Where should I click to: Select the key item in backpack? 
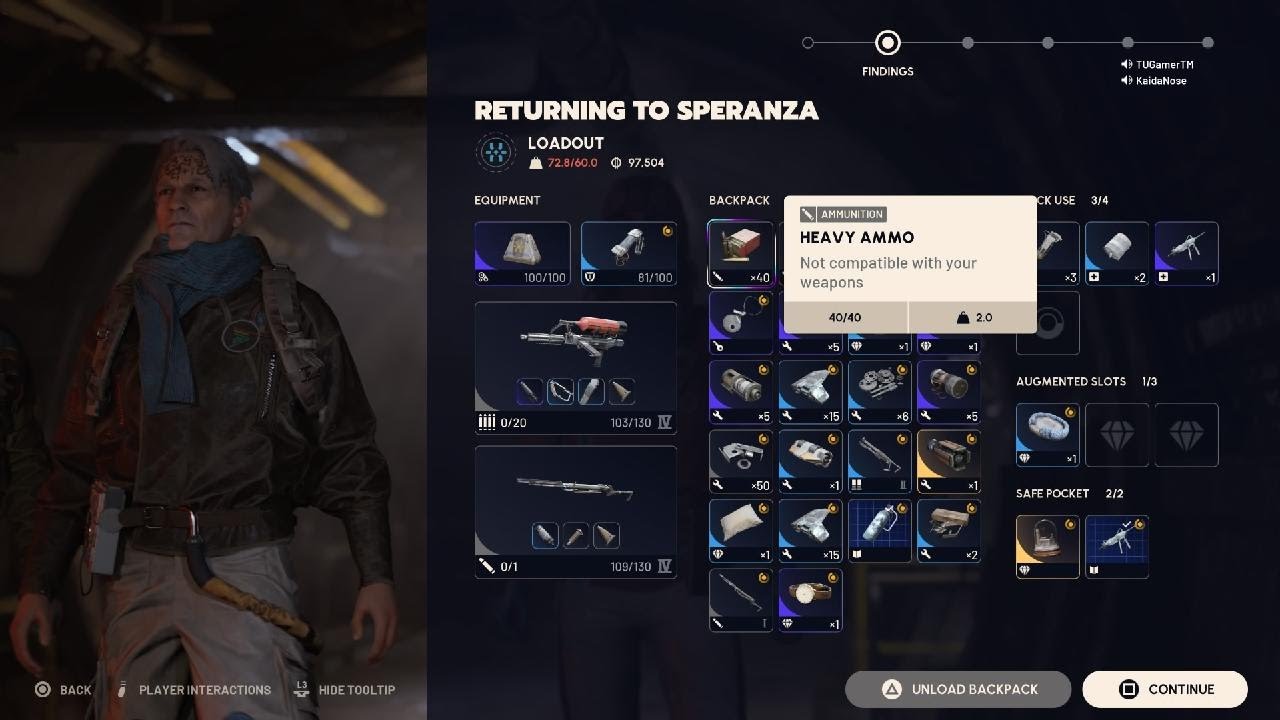click(741, 323)
